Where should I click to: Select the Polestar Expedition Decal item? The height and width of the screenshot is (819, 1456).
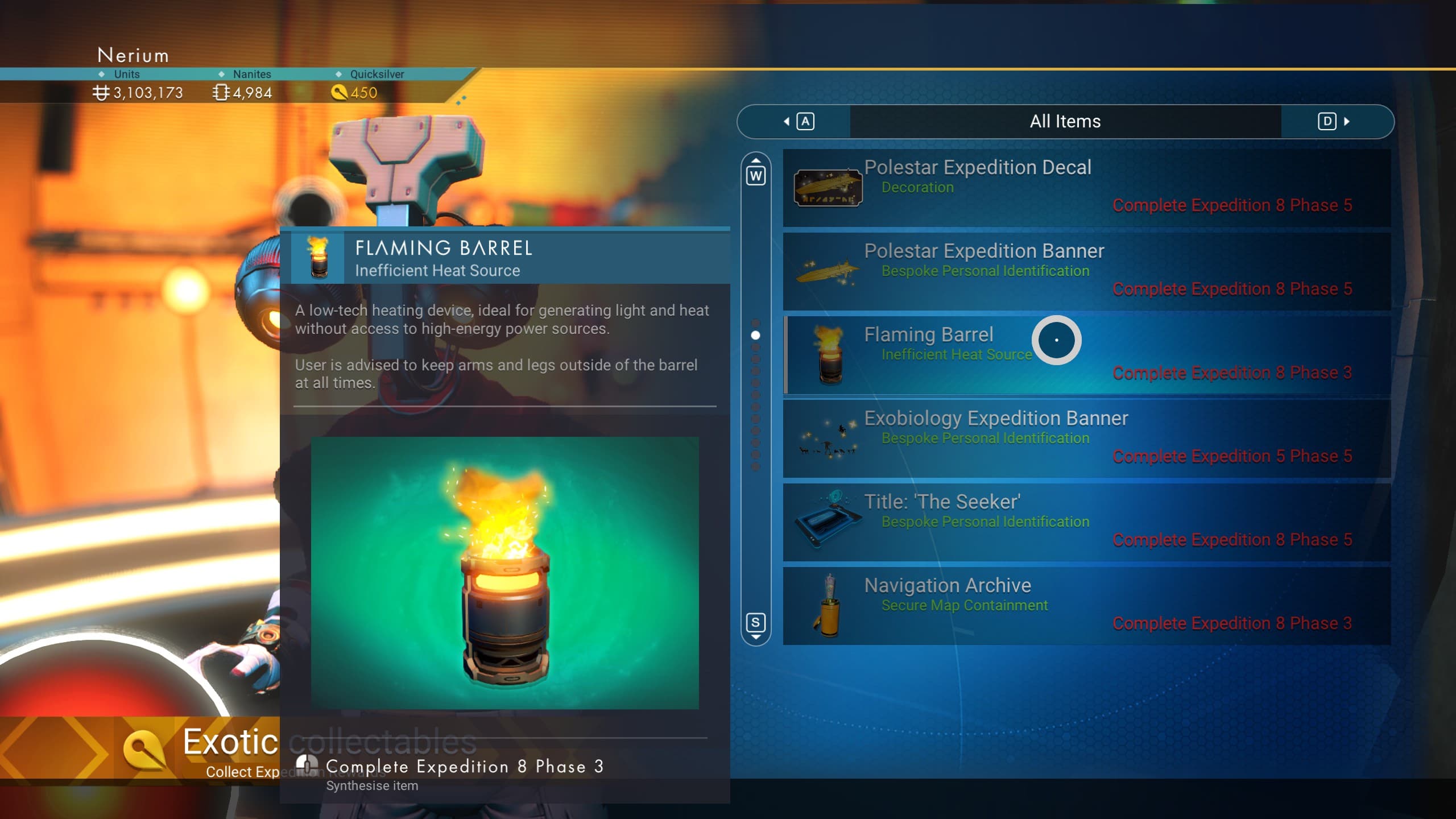(1086, 188)
